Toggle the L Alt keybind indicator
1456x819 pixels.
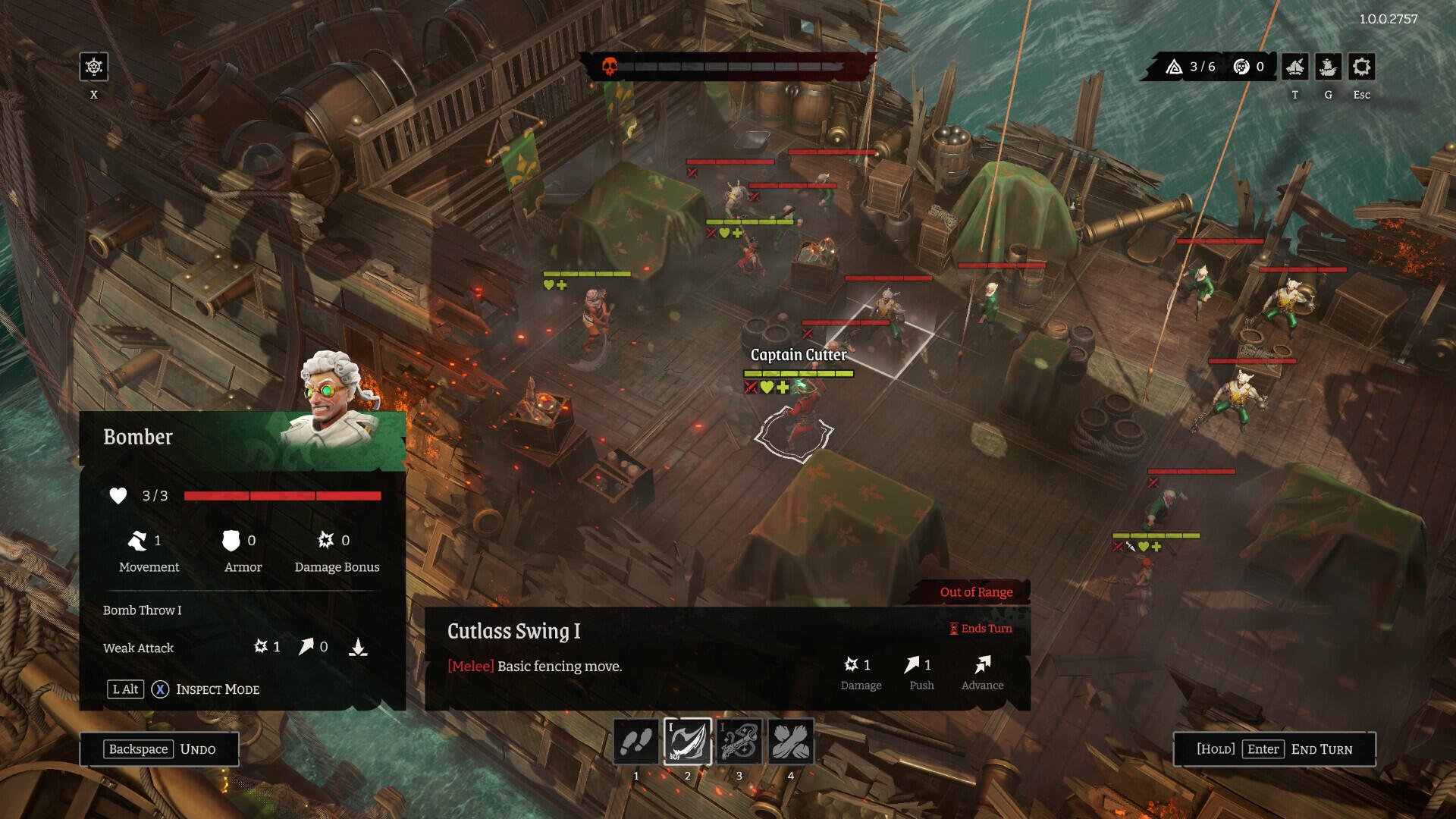tap(124, 689)
